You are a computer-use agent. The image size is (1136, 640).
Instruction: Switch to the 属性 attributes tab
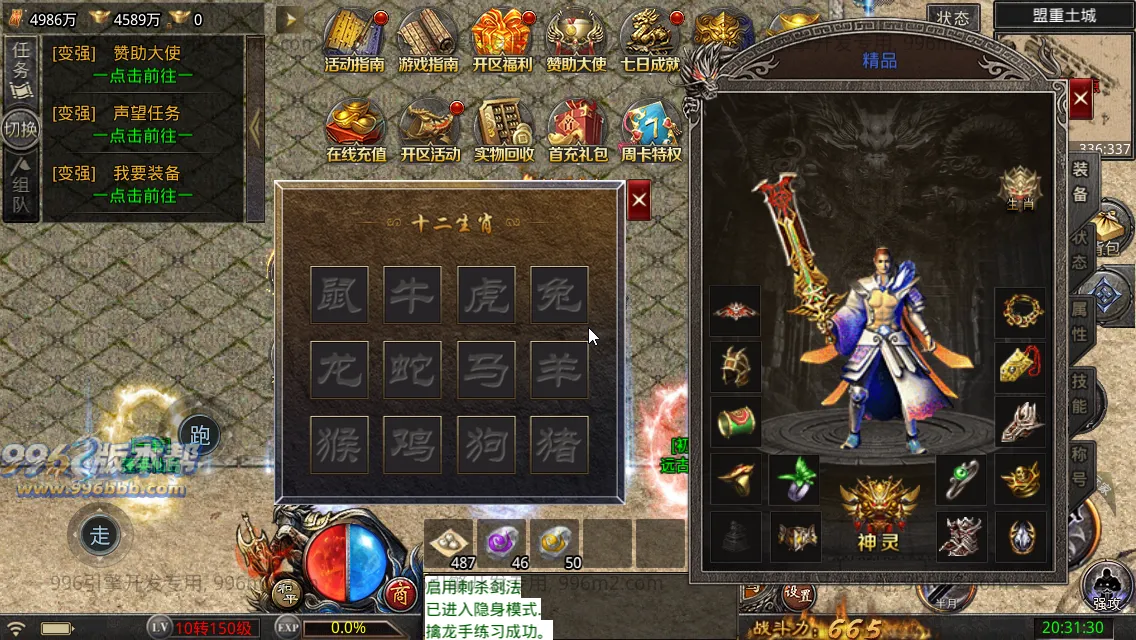[1080, 320]
